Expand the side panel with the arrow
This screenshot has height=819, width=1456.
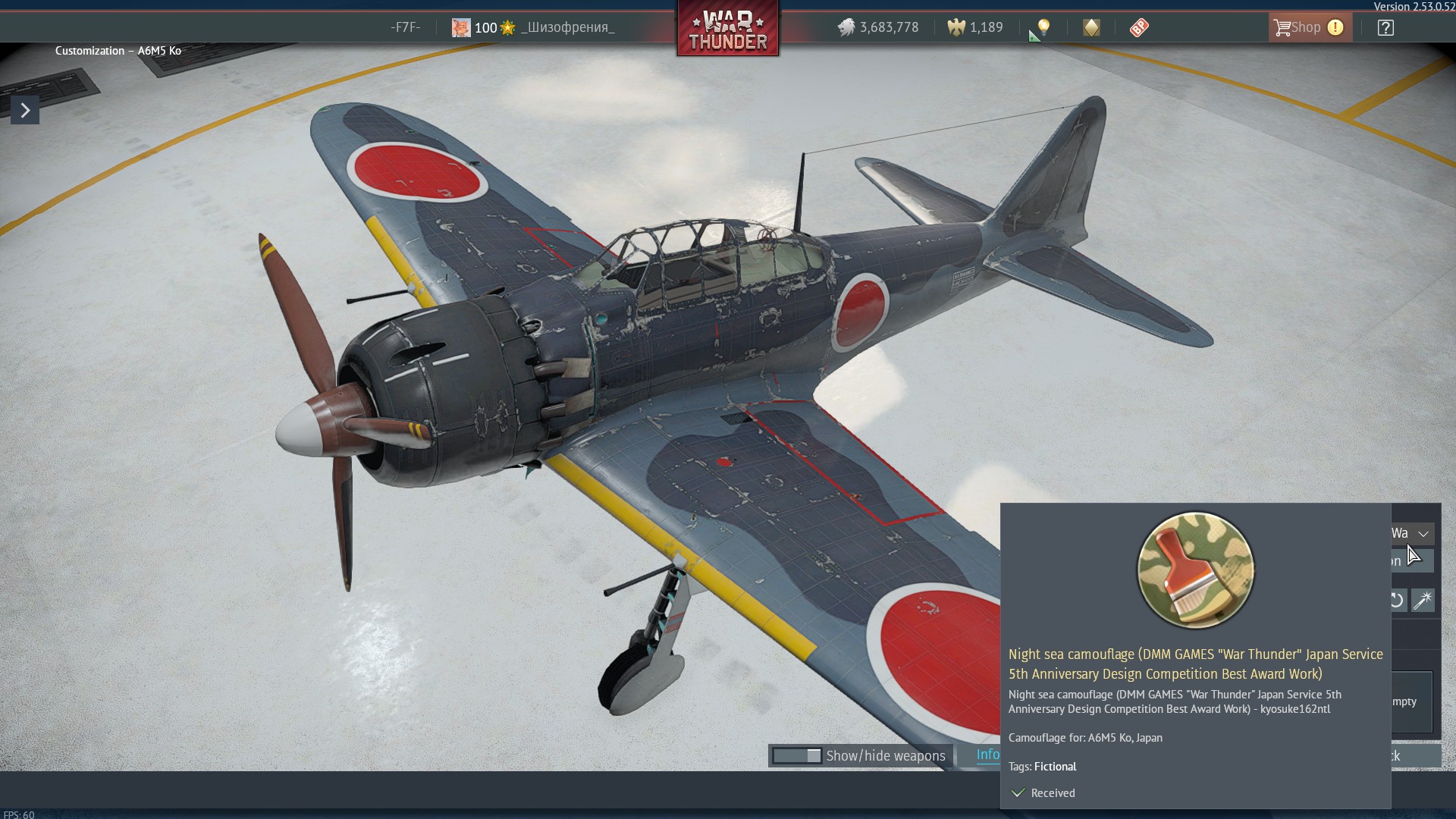pyautogui.click(x=25, y=111)
